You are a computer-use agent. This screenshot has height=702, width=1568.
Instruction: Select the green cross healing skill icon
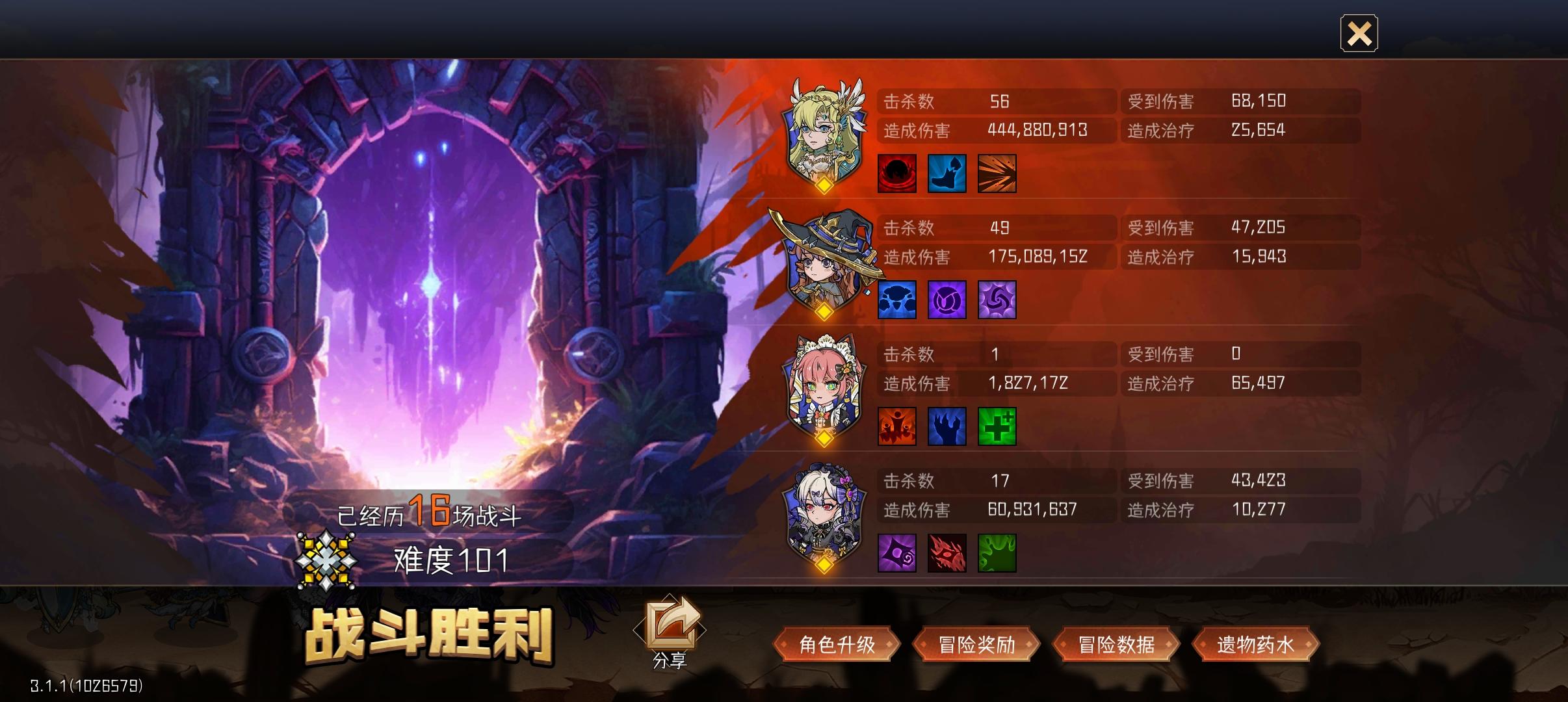[999, 426]
